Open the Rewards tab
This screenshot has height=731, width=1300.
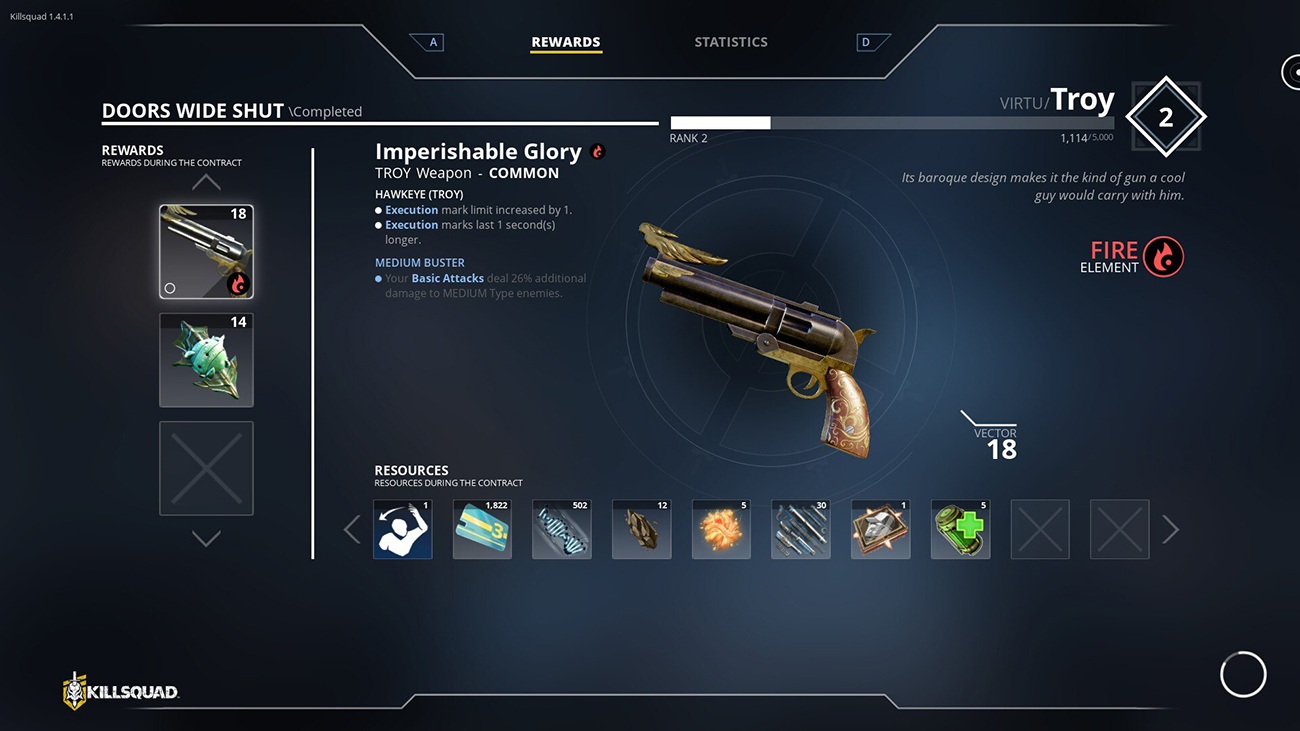tap(566, 42)
